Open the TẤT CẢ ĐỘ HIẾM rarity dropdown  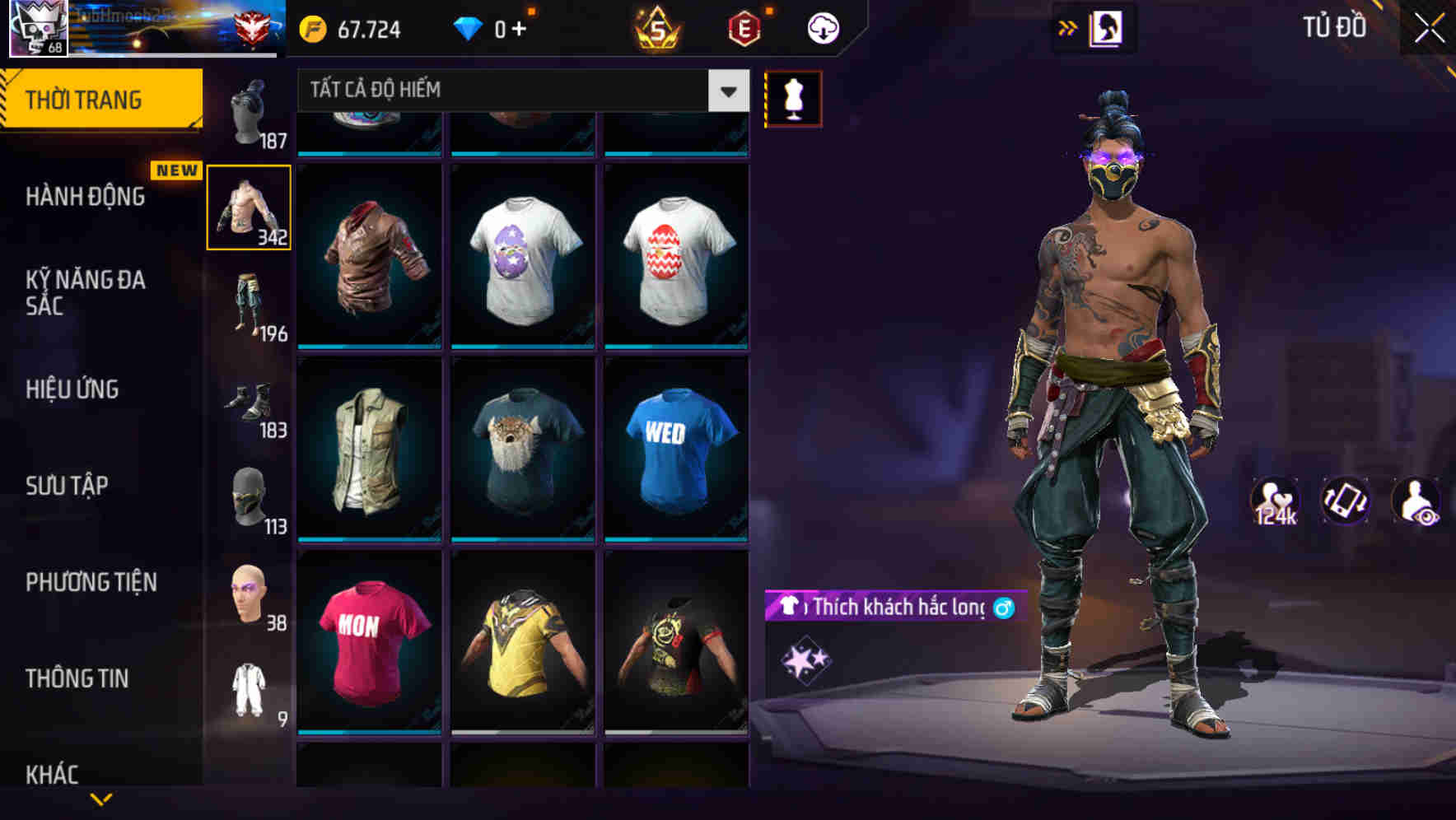(x=519, y=91)
